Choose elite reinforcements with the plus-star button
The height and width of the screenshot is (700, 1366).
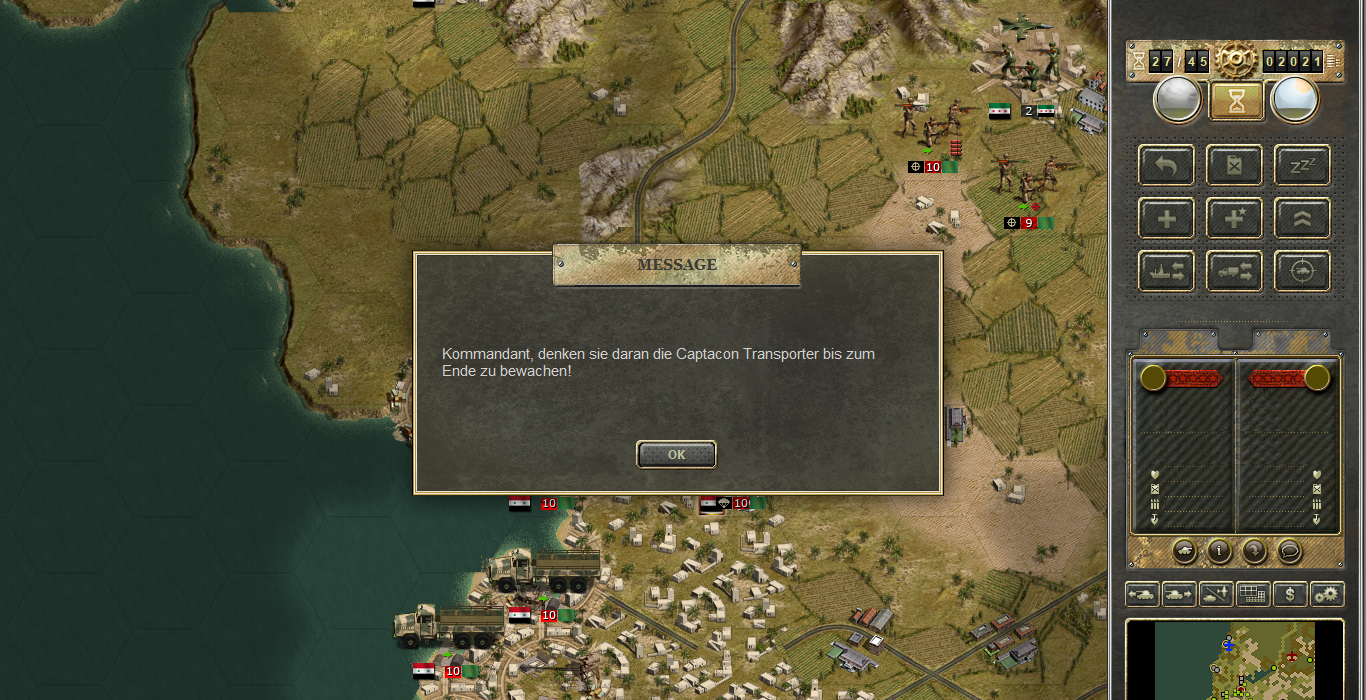tap(1234, 218)
